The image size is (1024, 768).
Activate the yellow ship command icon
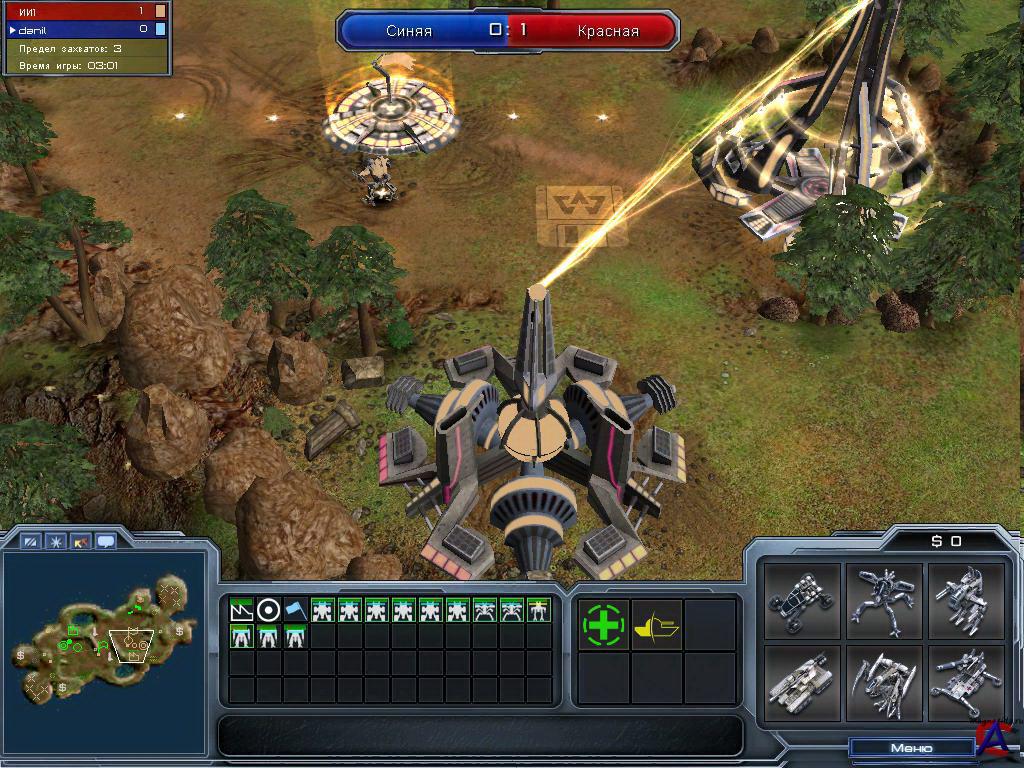pos(657,624)
